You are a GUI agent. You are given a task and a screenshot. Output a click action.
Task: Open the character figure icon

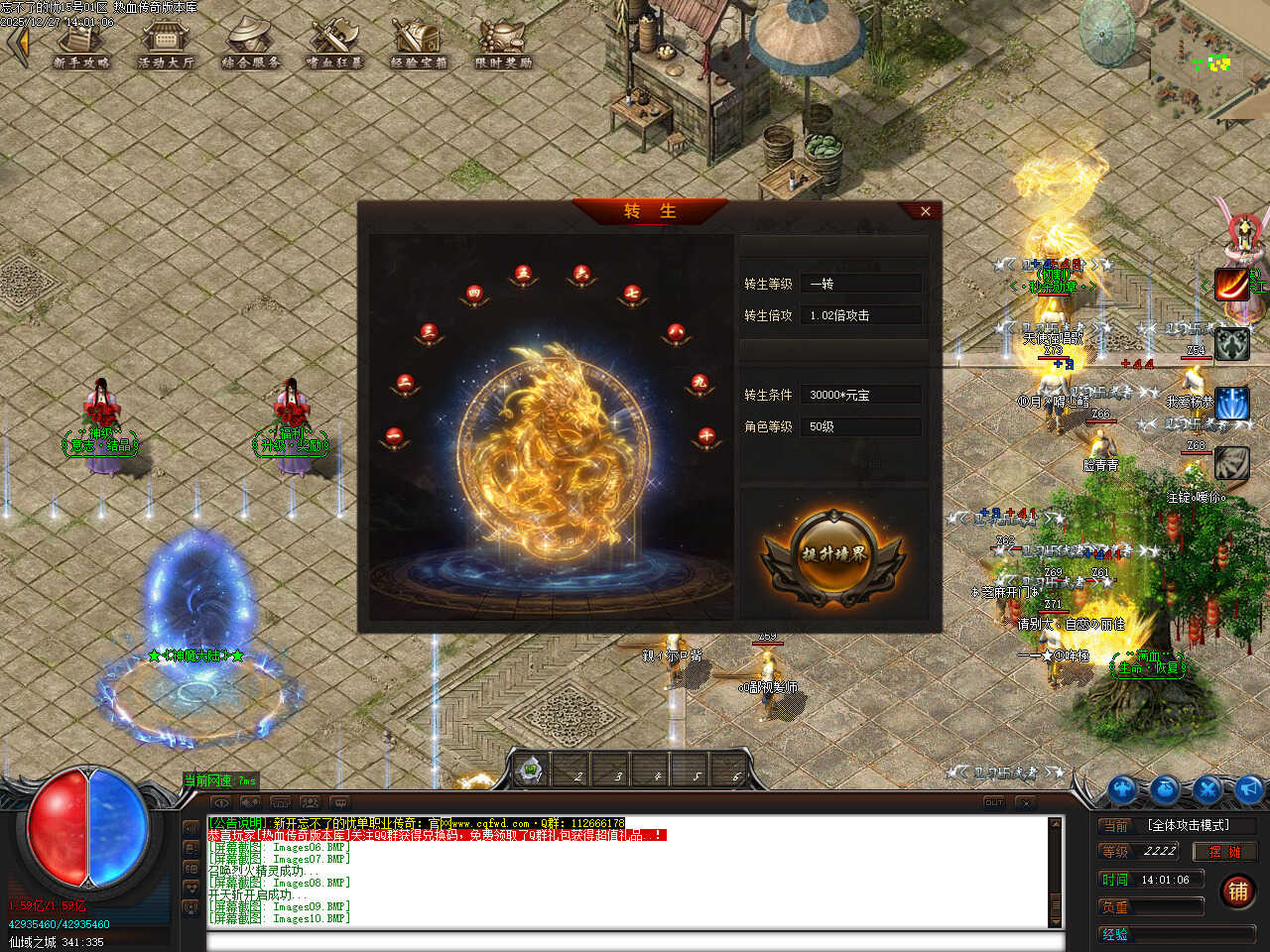tap(1122, 789)
